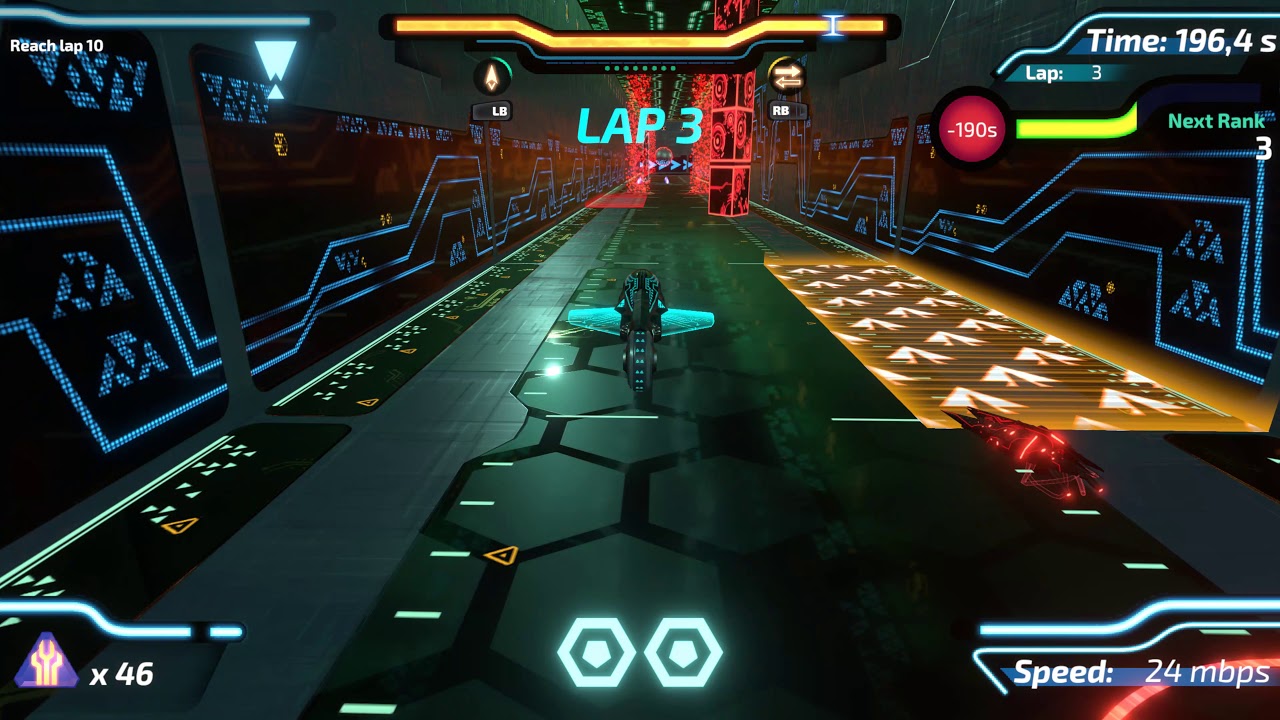Click the purple triangle collectible icon

[x=46, y=662]
